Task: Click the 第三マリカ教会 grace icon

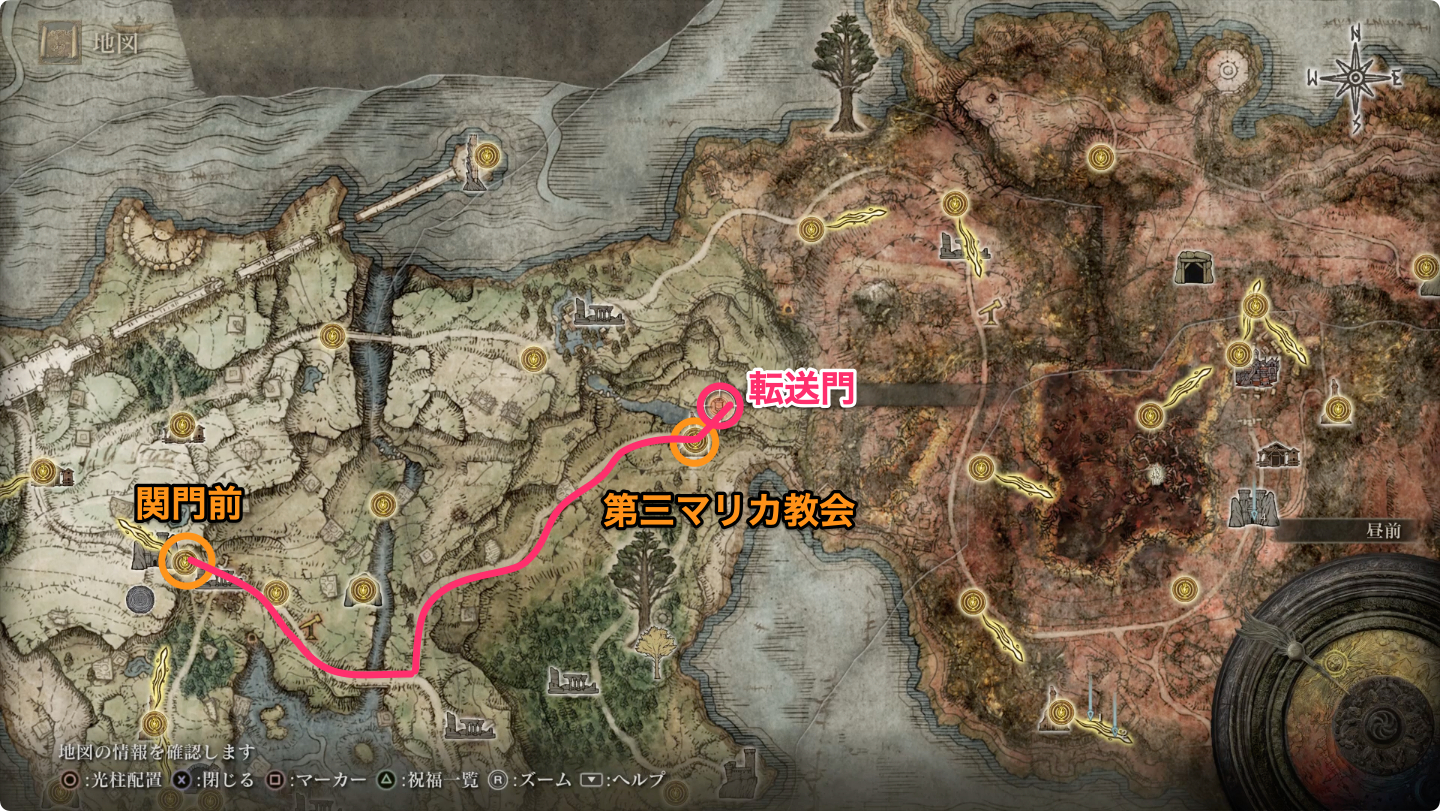Action: [x=693, y=443]
